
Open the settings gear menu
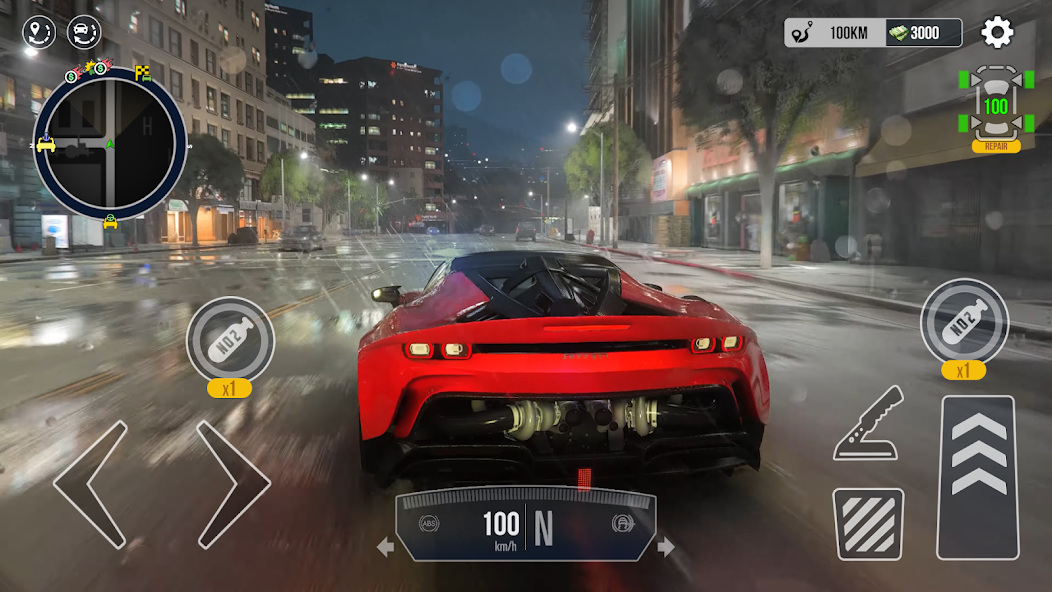pos(997,33)
